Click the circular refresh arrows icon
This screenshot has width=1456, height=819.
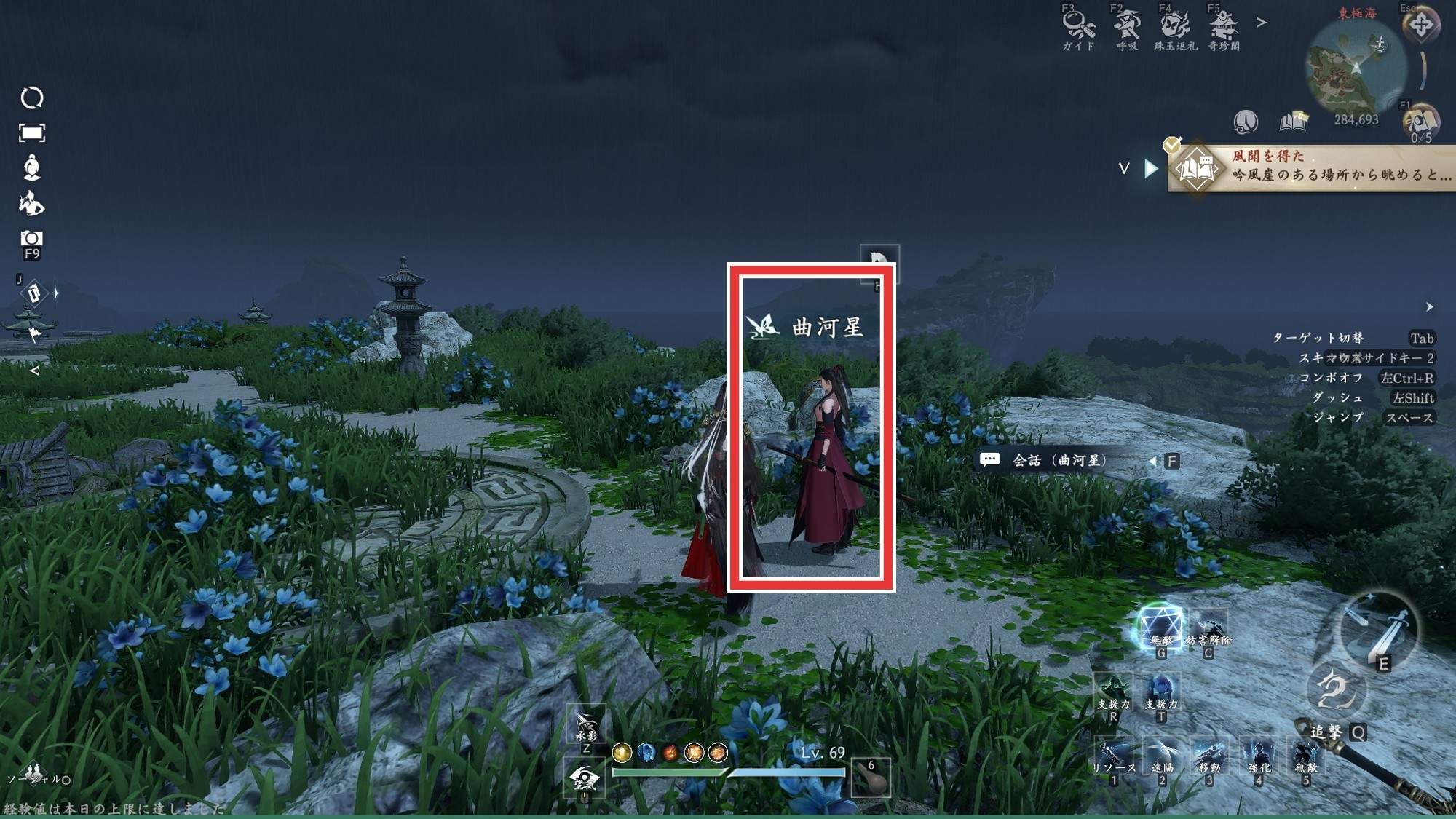click(x=31, y=98)
